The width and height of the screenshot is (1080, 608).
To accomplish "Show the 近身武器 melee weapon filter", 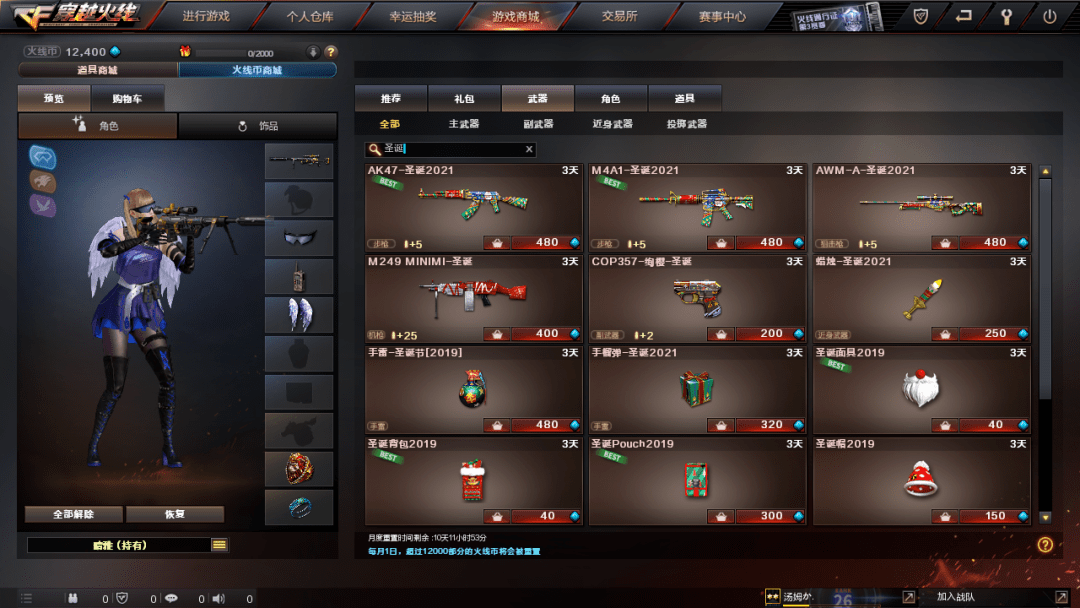I will pos(611,124).
